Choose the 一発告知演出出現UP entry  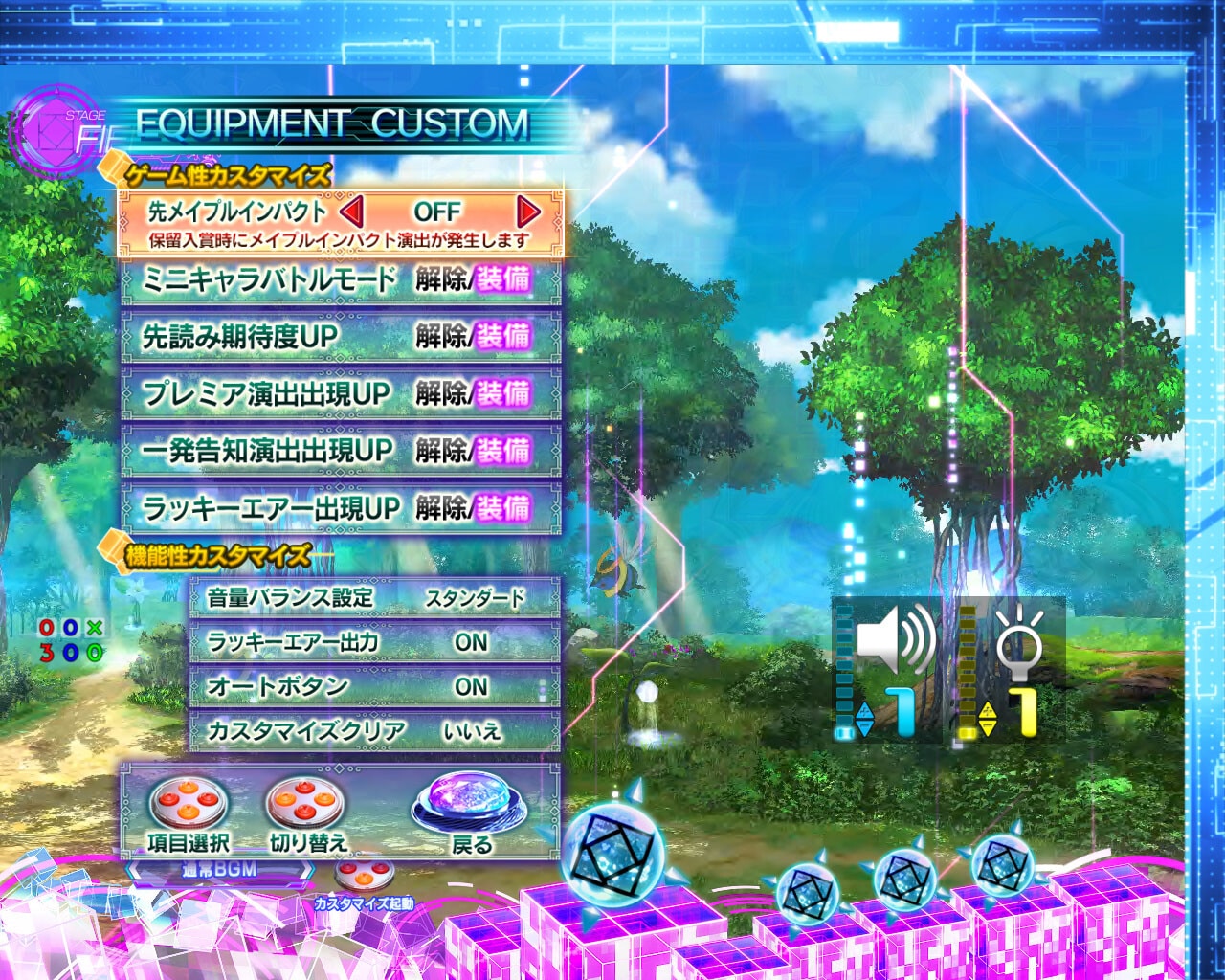coord(341,450)
